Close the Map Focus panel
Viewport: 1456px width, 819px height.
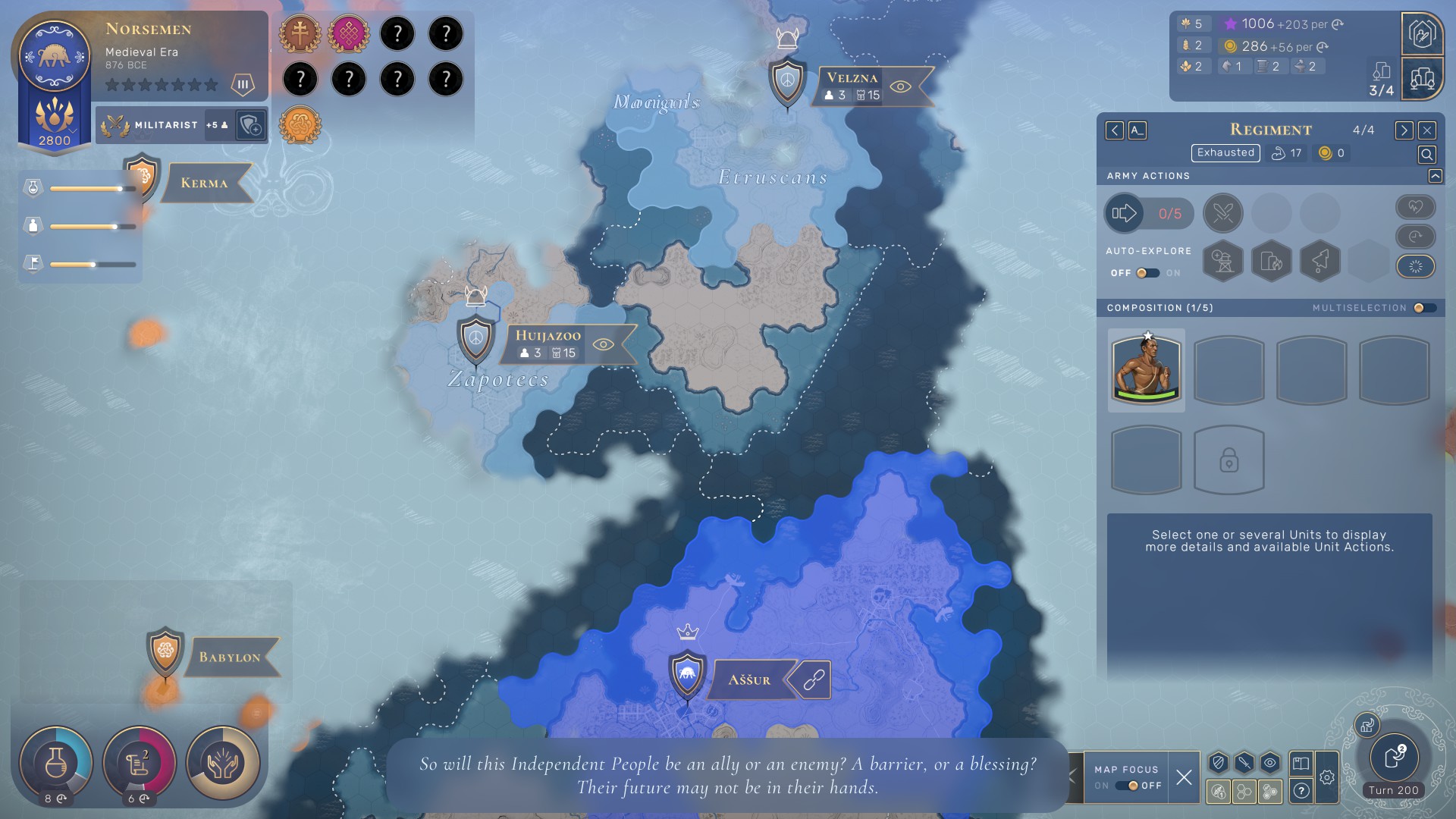coord(1183,777)
